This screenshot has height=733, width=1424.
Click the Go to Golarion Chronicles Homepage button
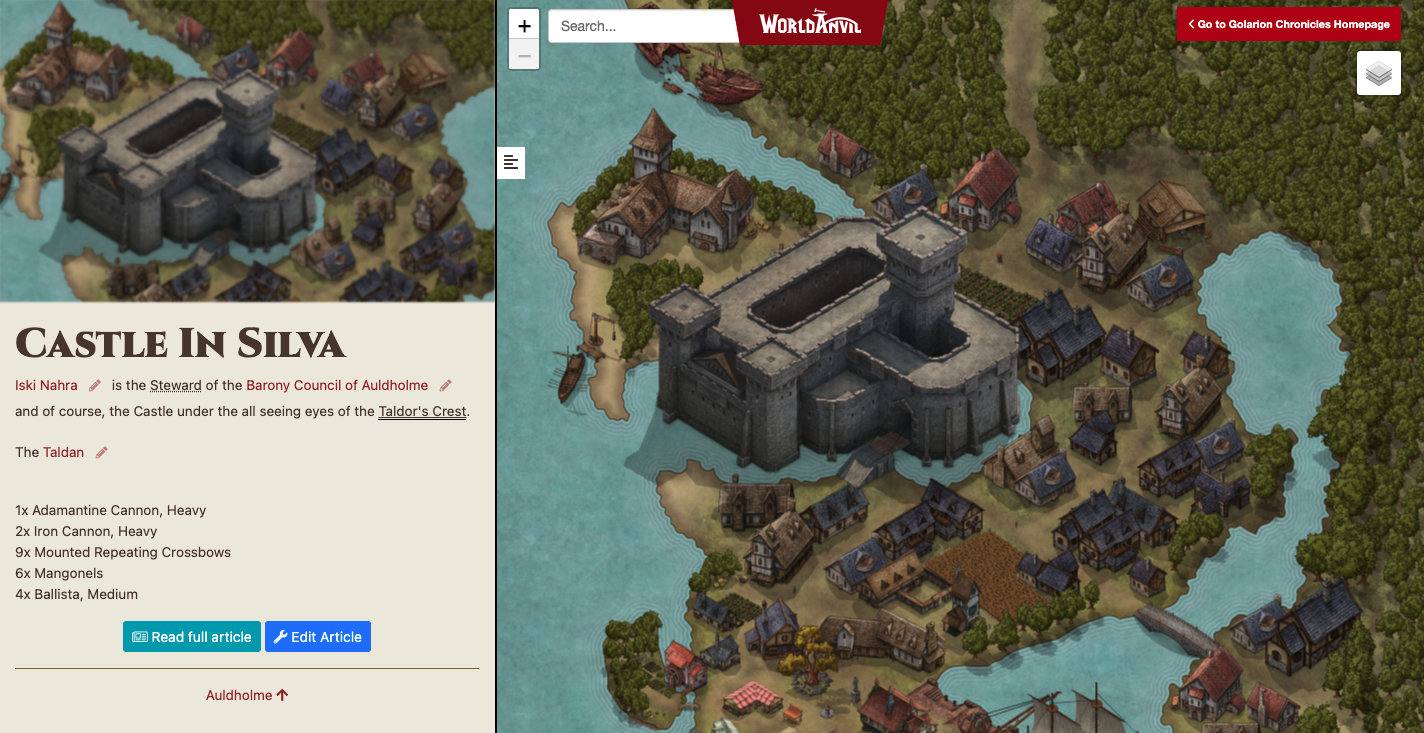pos(1289,24)
